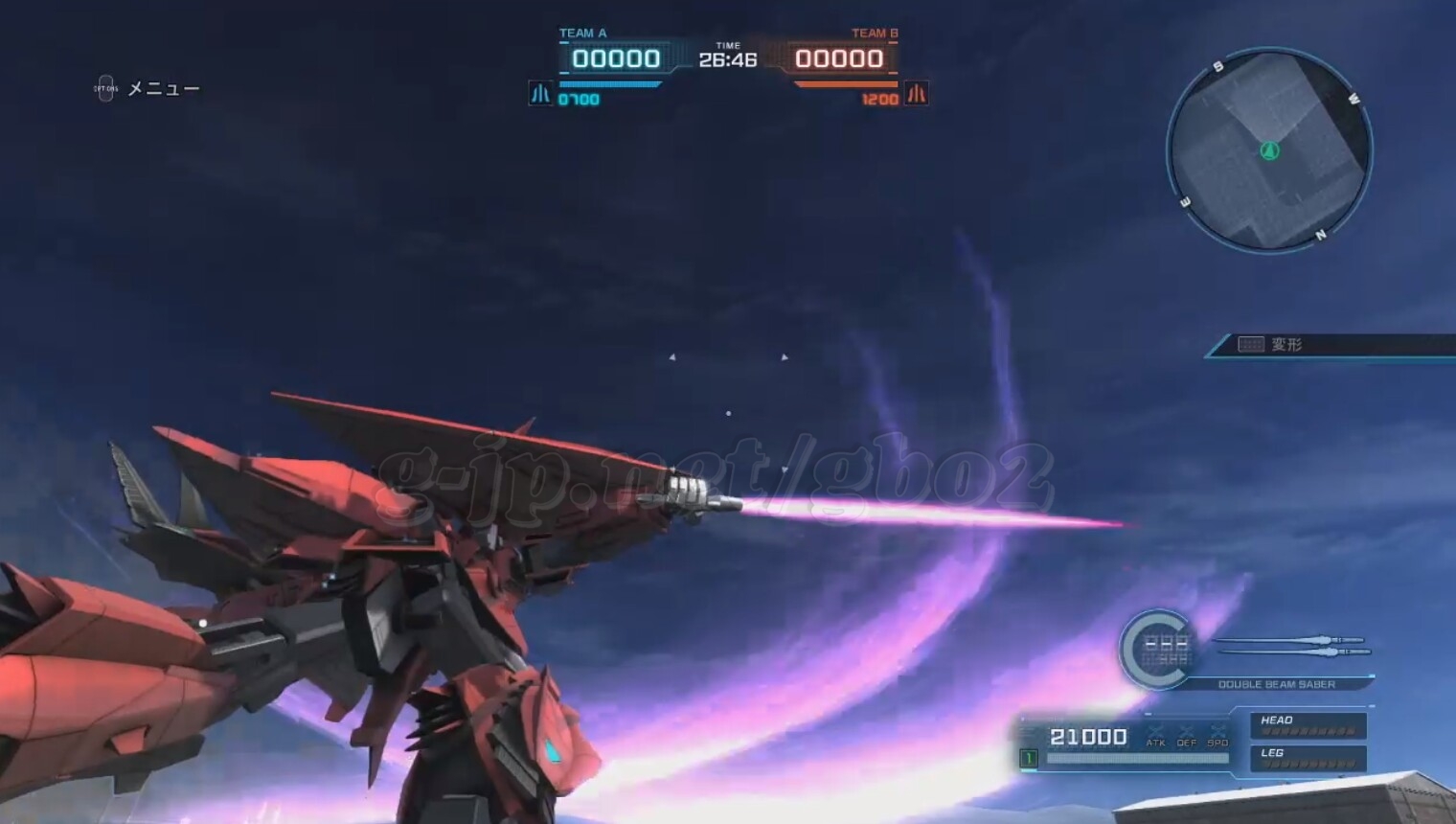The width and height of the screenshot is (1456, 824).
Task: Click the circular radar minimap
Action: point(1269,151)
